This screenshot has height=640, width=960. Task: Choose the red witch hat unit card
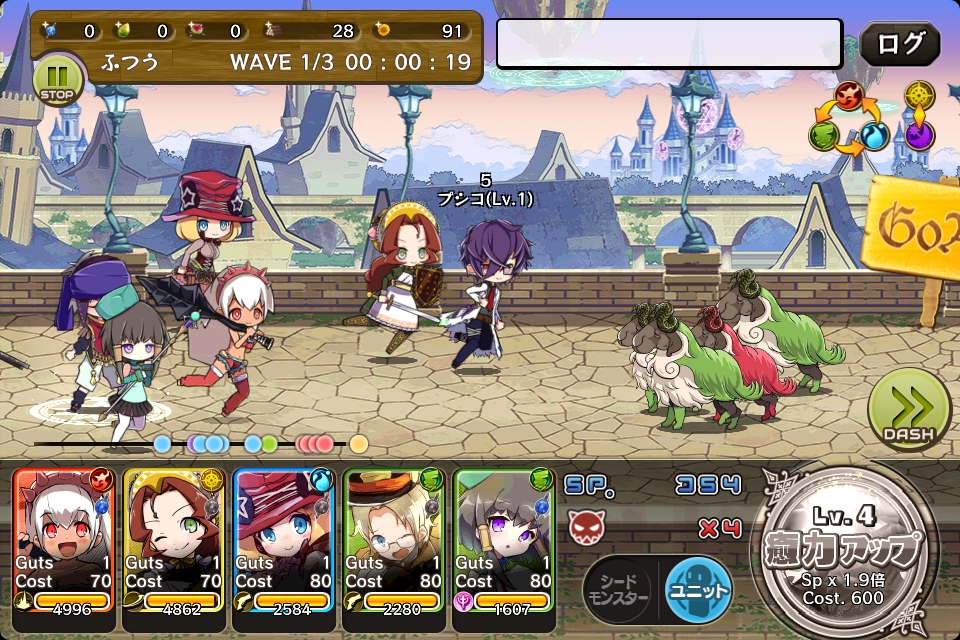pos(284,540)
